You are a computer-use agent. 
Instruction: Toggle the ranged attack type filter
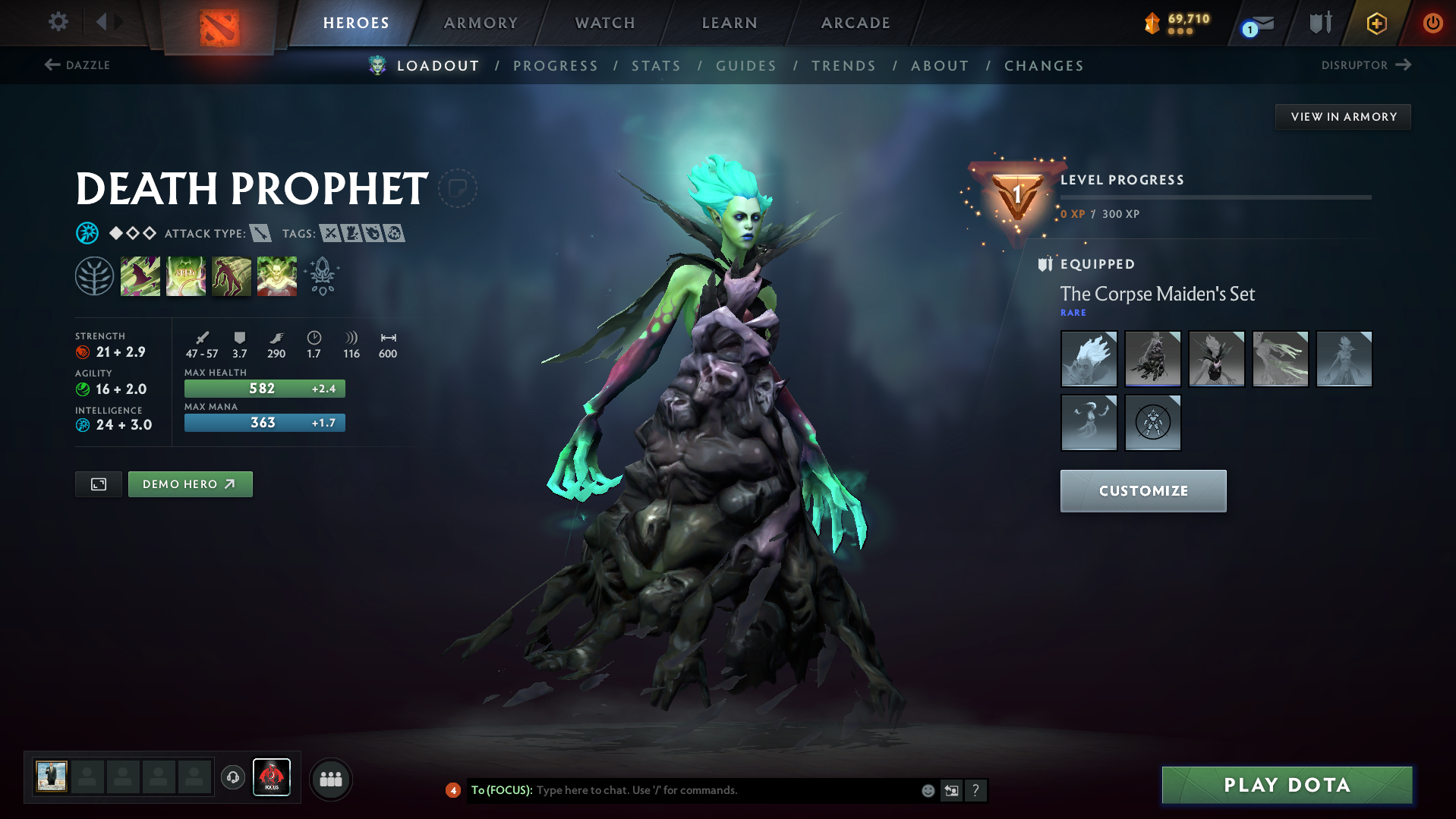pyautogui.click(x=262, y=234)
